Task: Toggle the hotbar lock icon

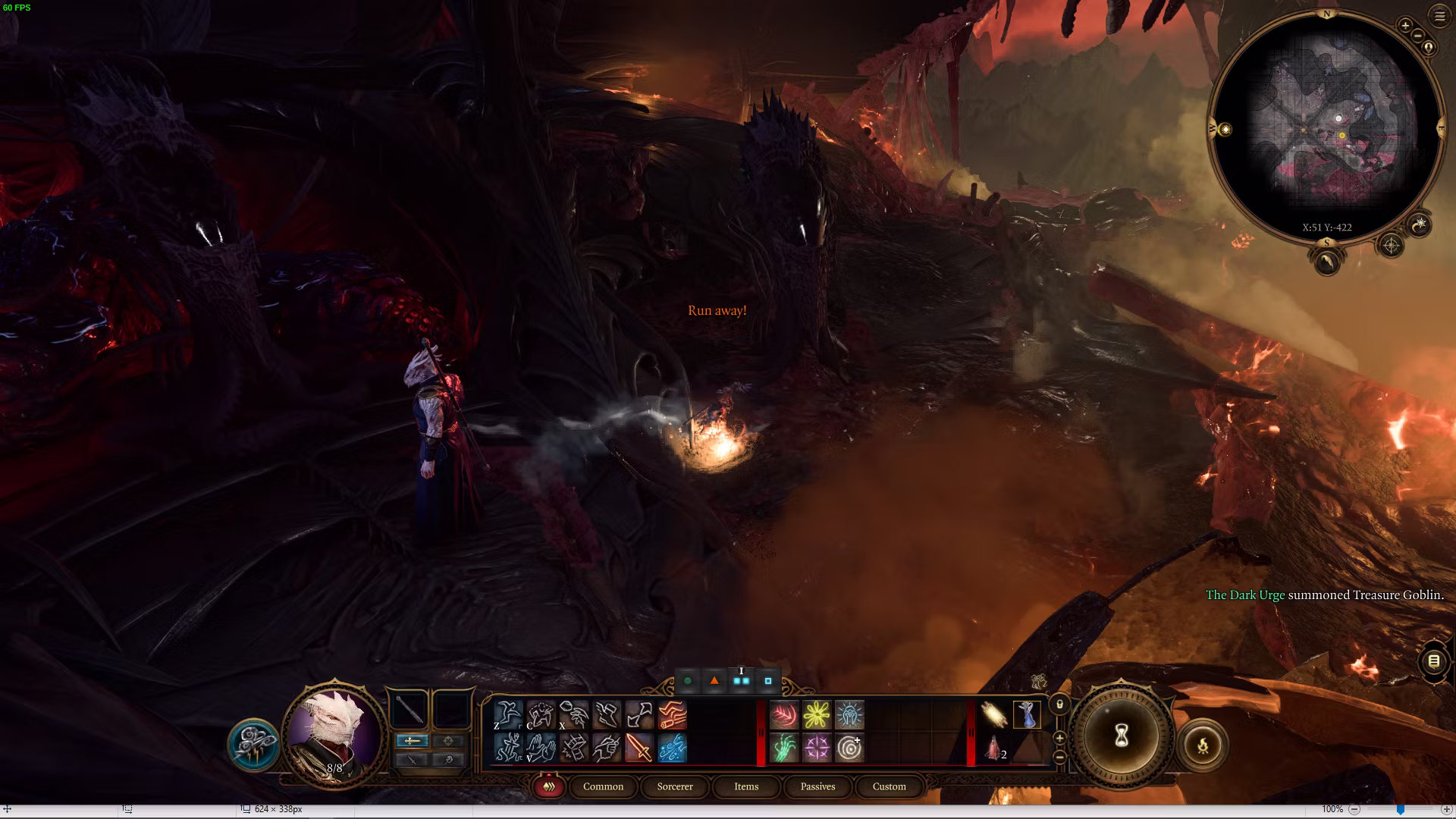Action: tap(1059, 704)
